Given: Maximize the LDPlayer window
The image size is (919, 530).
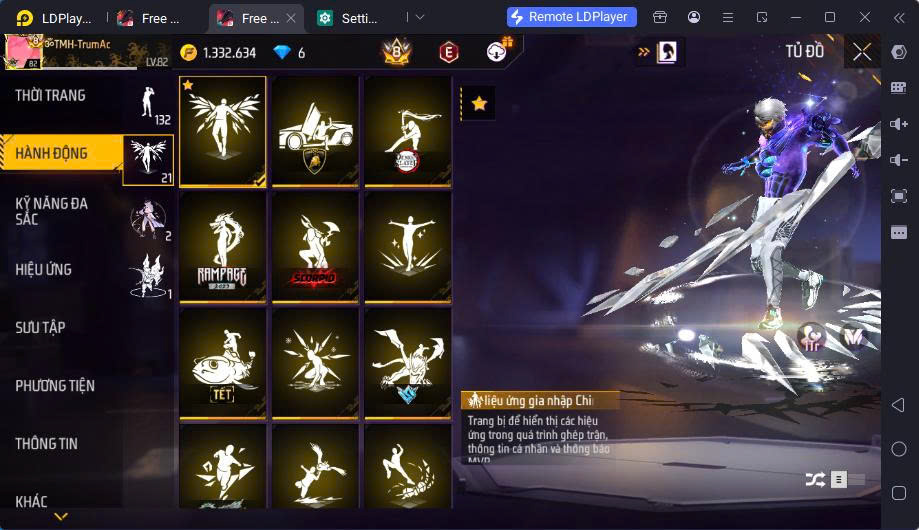Looking at the screenshot, I should pyautogui.click(x=829, y=17).
